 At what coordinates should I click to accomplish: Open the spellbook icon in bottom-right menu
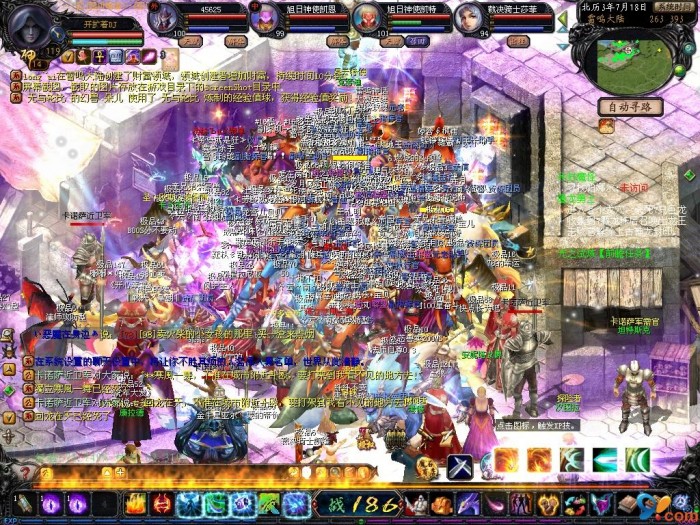627,503
